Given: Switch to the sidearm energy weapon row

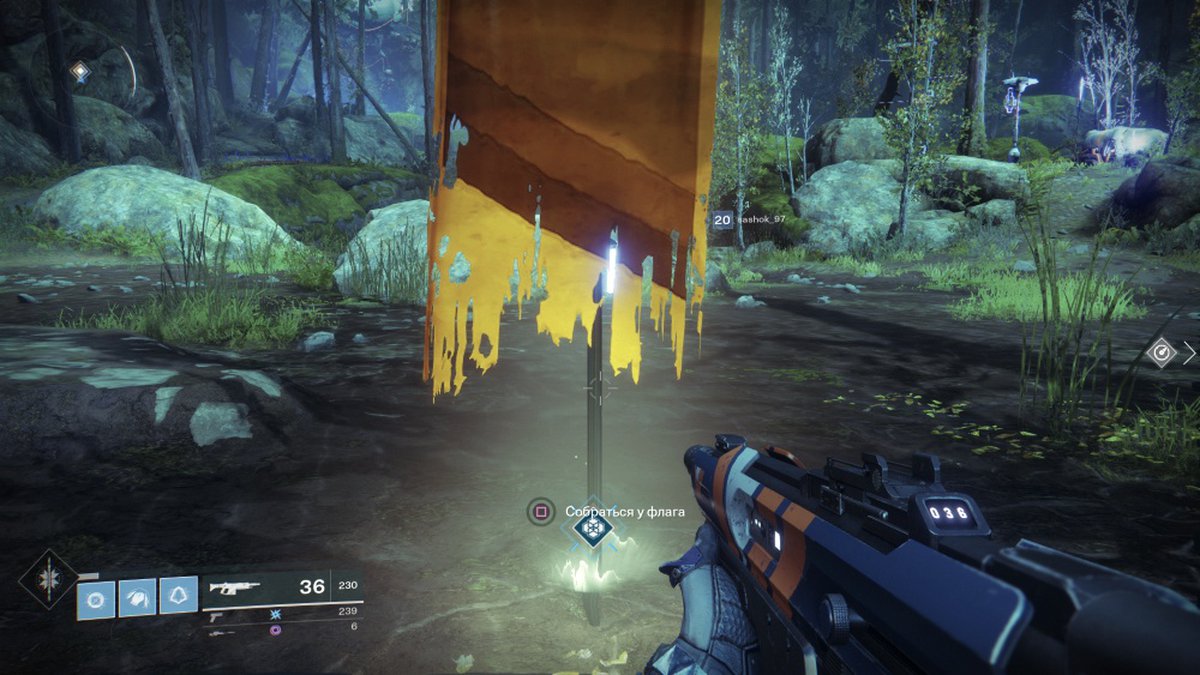Looking at the screenshot, I should click(282, 612).
